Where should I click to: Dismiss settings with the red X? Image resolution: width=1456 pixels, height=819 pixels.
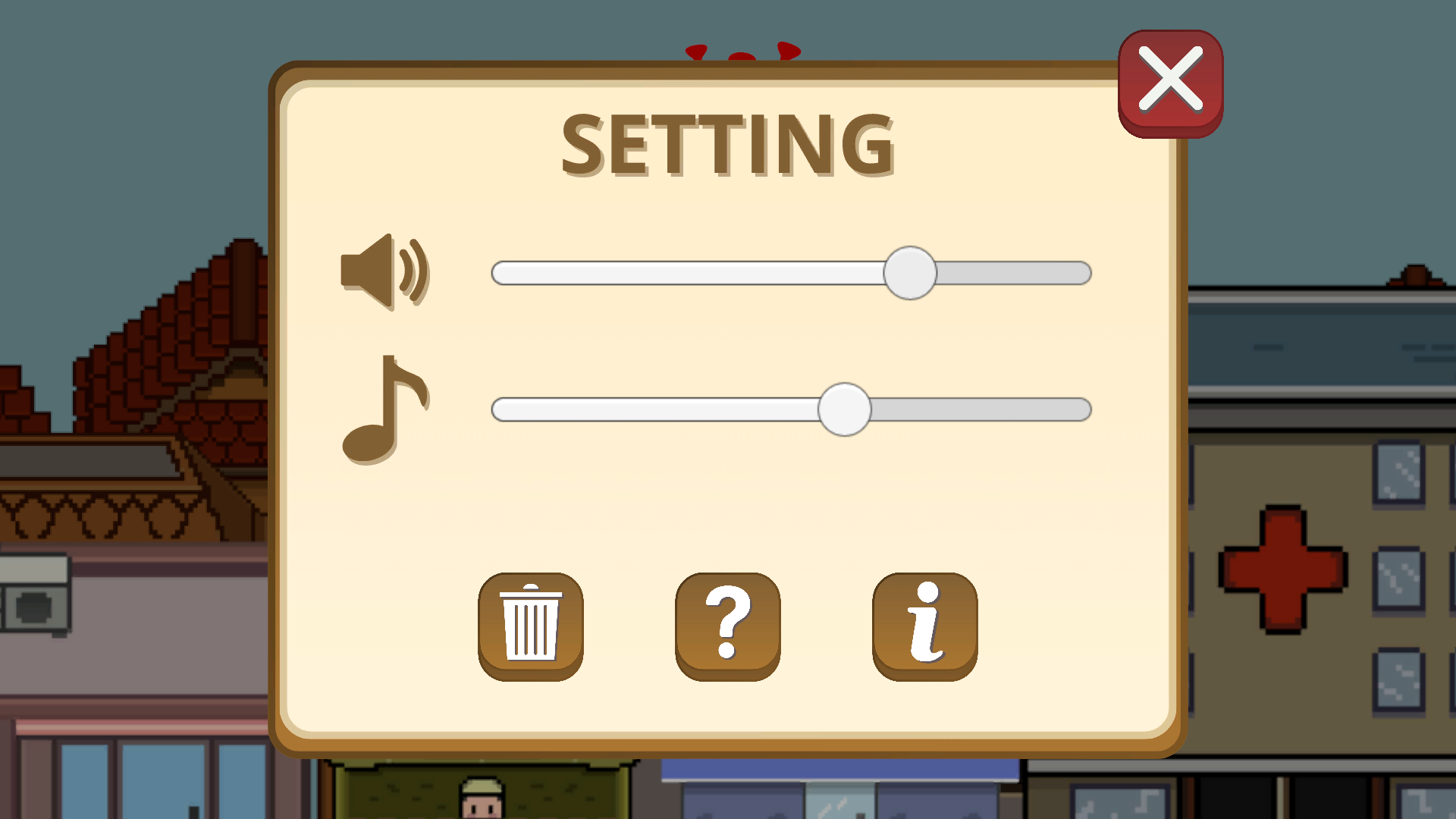pos(1171,83)
